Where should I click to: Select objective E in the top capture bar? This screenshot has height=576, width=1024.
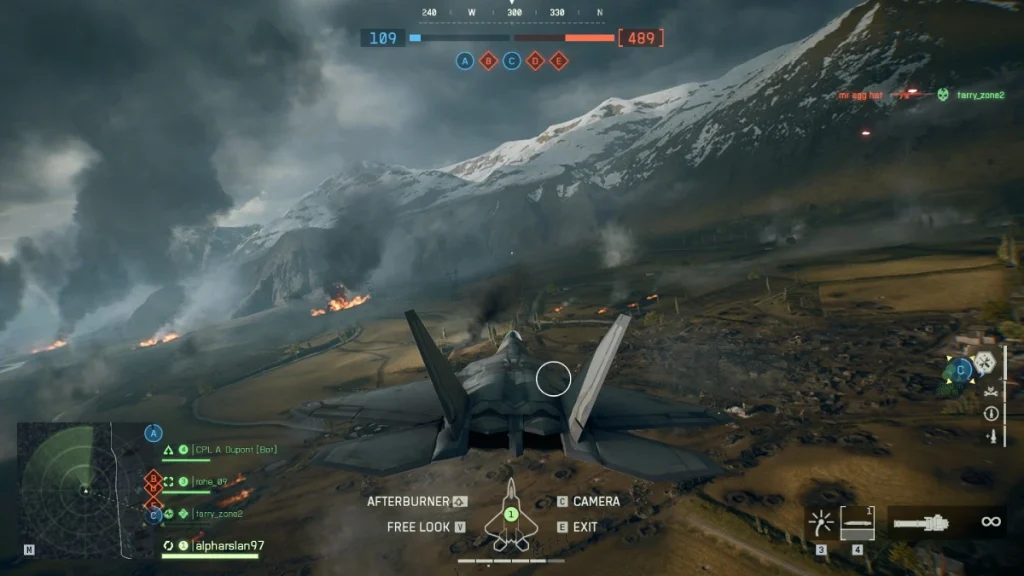(559, 61)
